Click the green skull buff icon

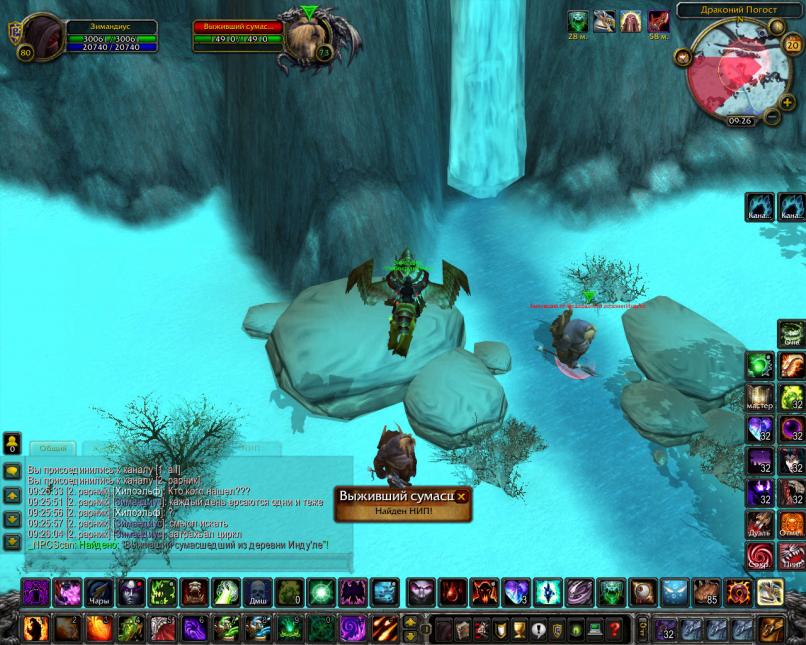coord(579,22)
